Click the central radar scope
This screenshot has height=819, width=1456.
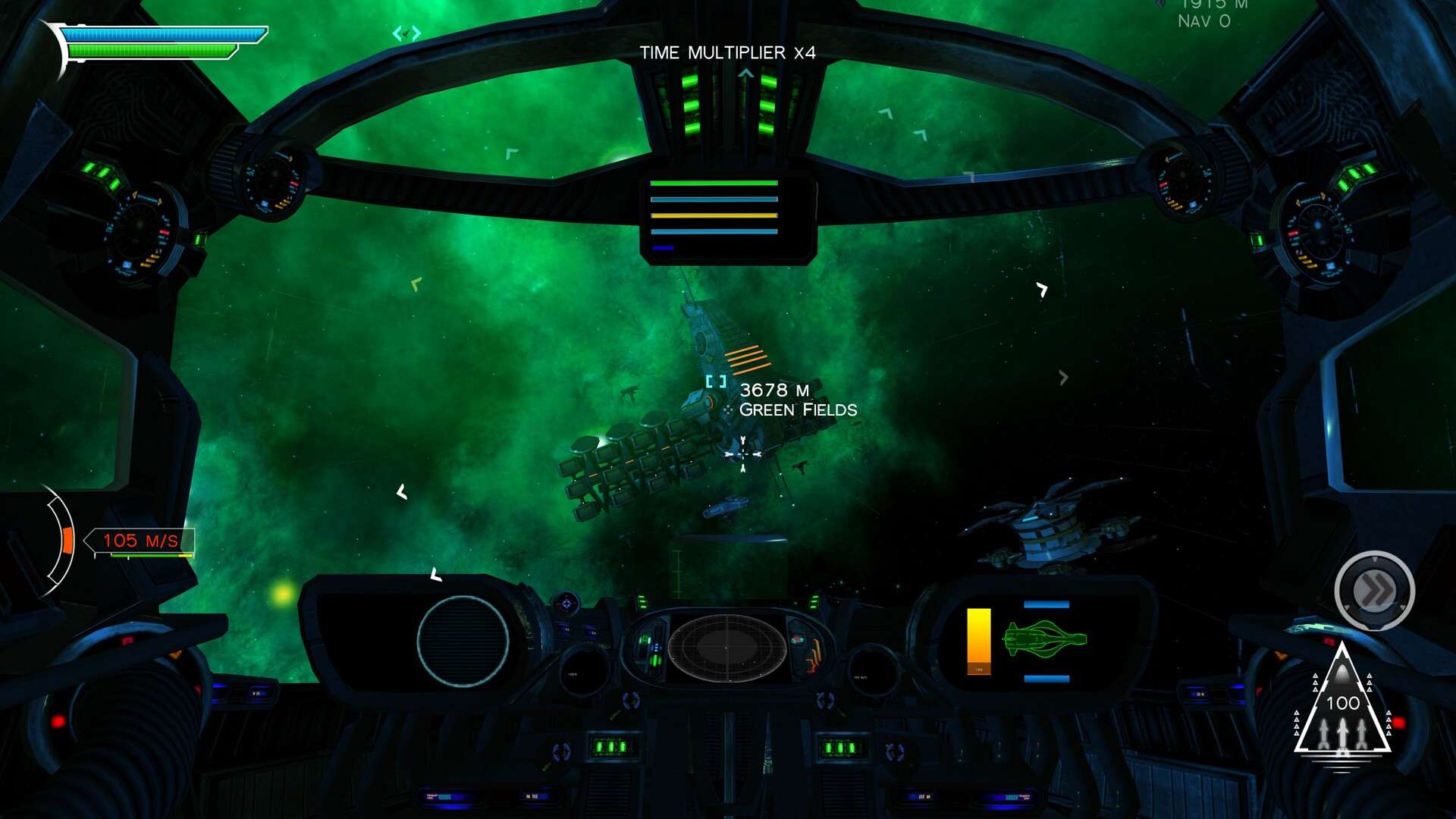point(726,648)
